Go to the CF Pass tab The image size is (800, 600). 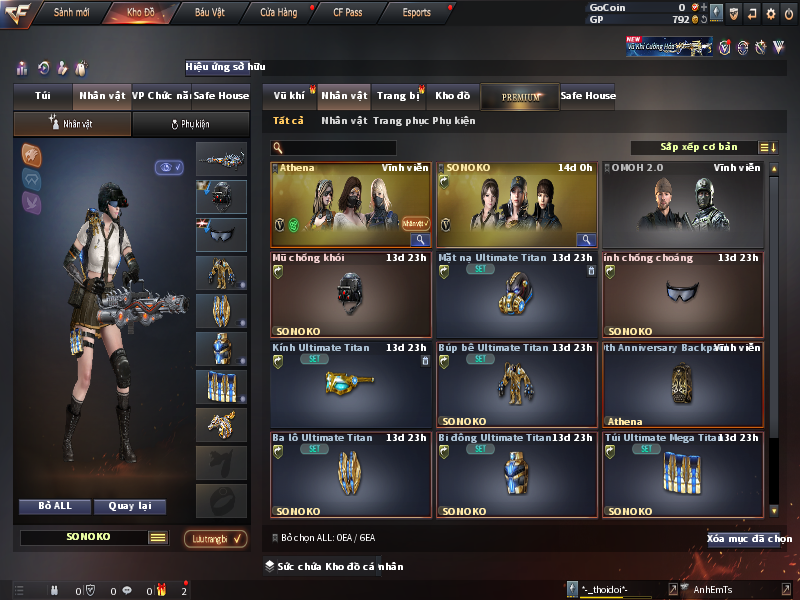[x=348, y=13]
